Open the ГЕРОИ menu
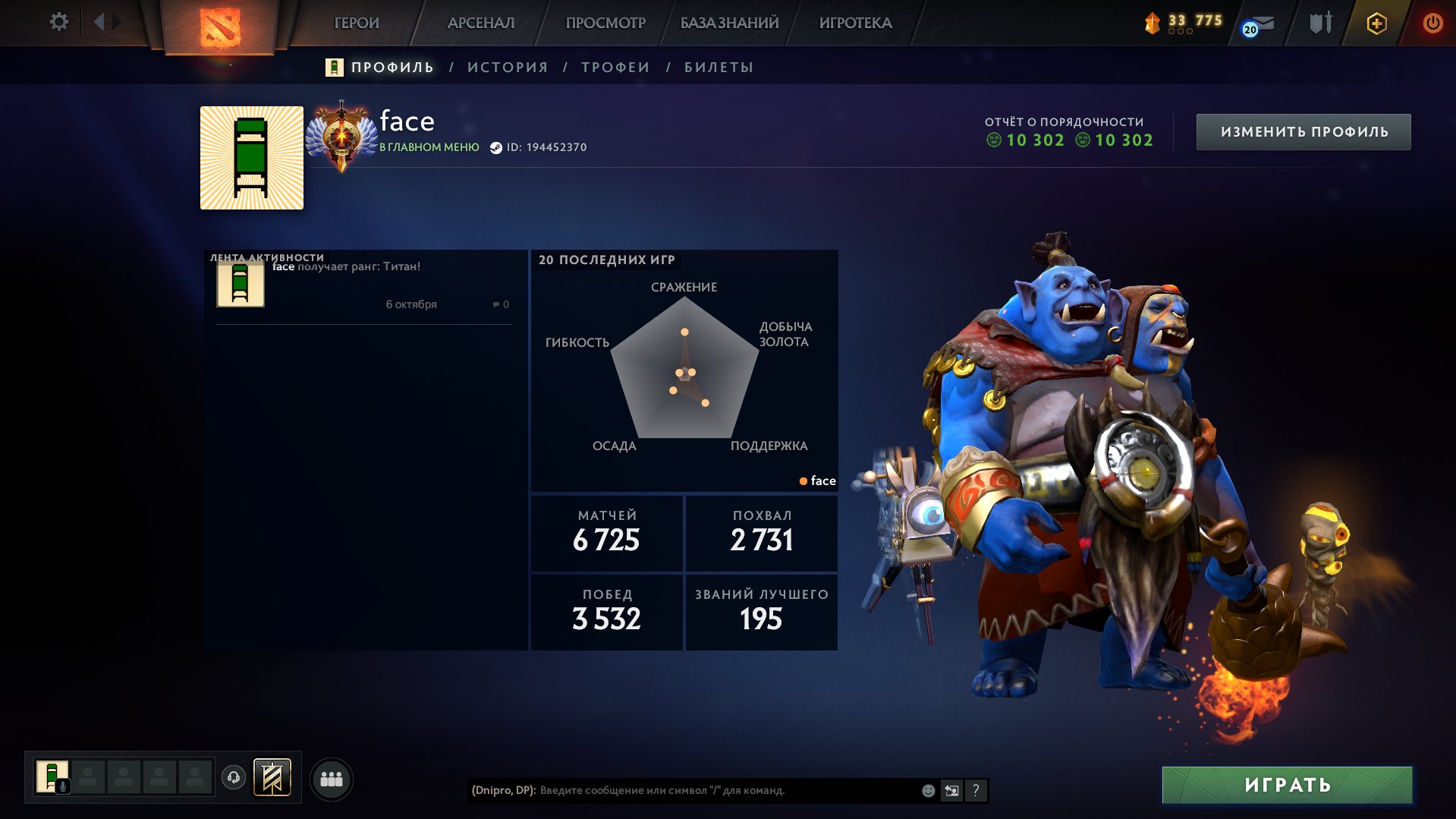The width and height of the screenshot is (1456, 819). coord(357,23)
